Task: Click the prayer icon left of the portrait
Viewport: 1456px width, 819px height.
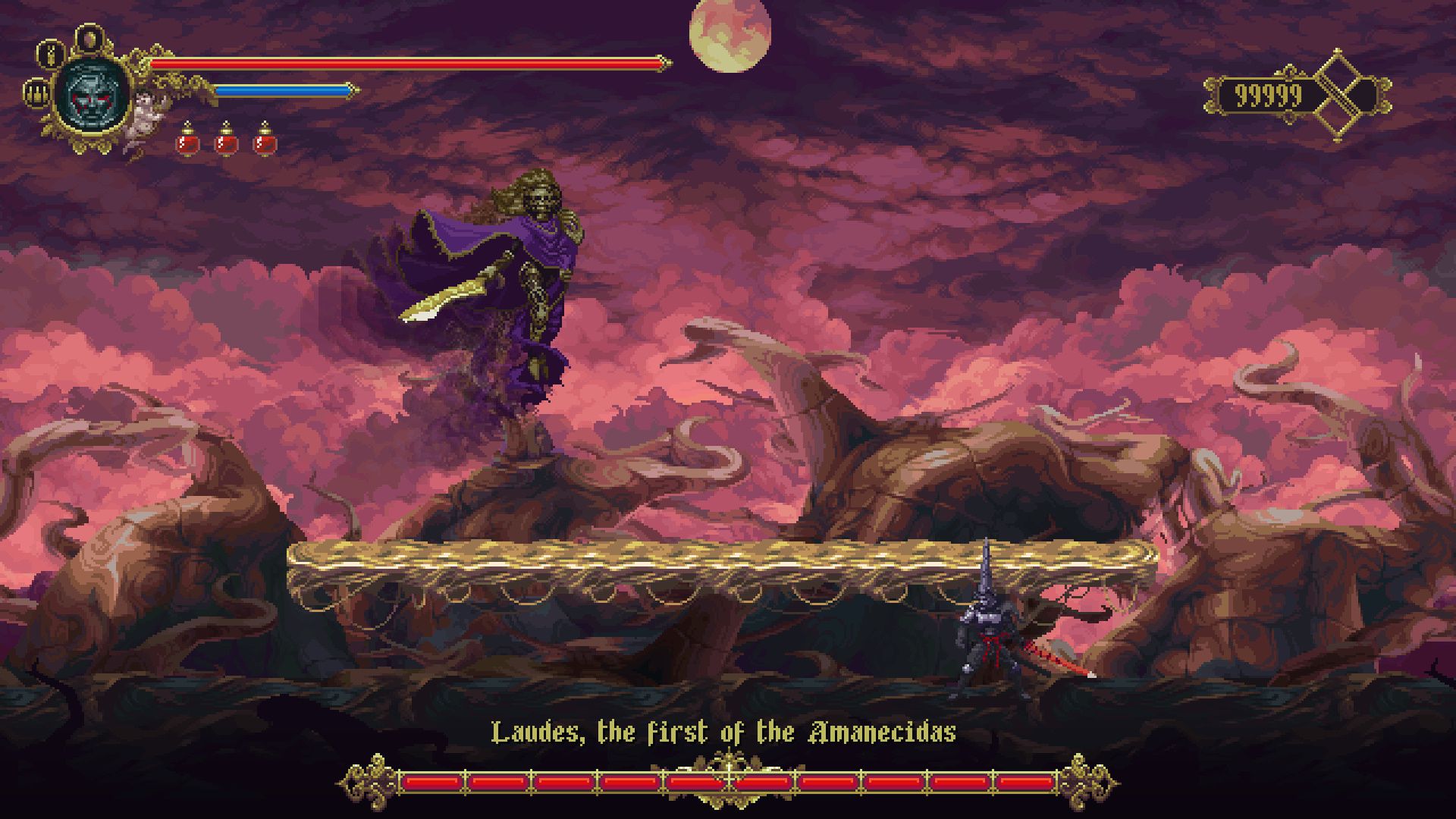Action: 37,95
